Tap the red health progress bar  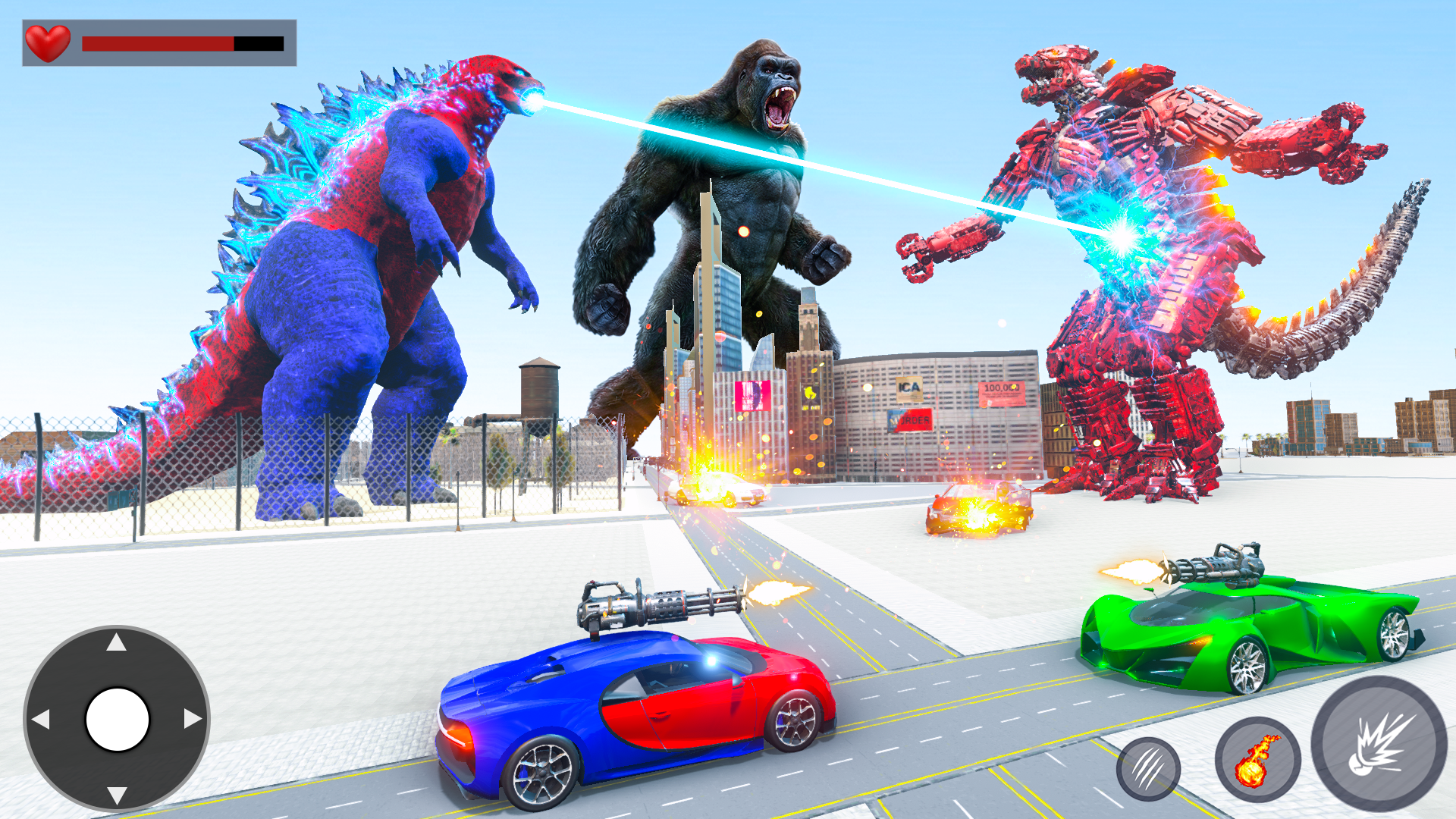[159, 43]
